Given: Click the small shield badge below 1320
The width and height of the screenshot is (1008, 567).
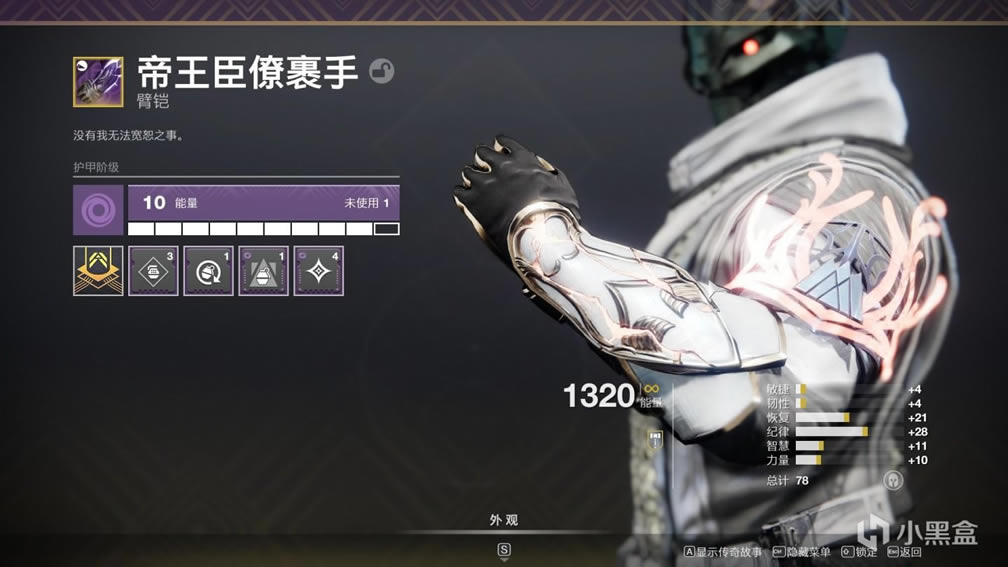Looking at the screenshot, I should point(656,438).
